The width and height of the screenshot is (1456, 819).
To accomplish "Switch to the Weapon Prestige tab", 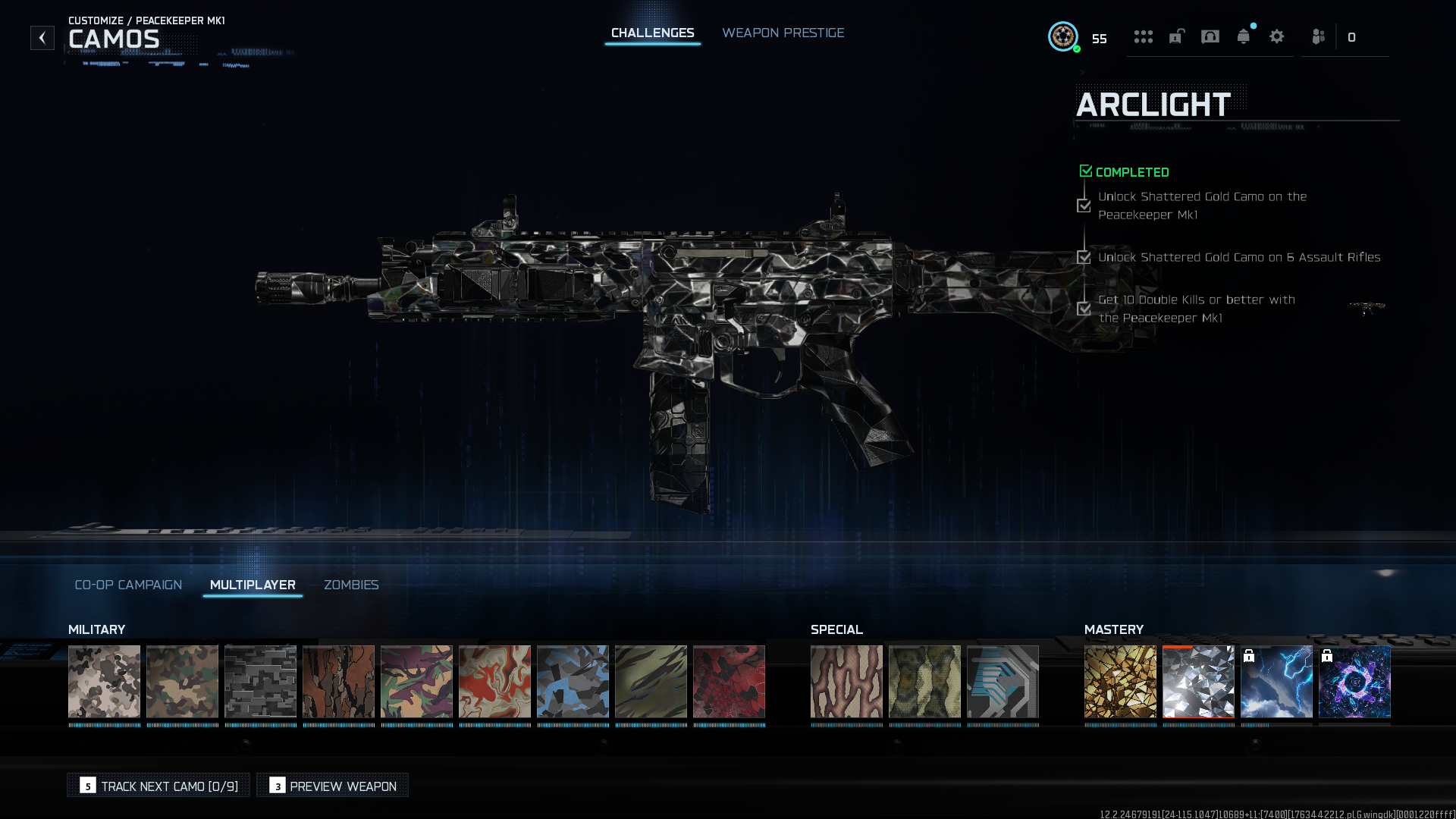I will coord(783,33).
